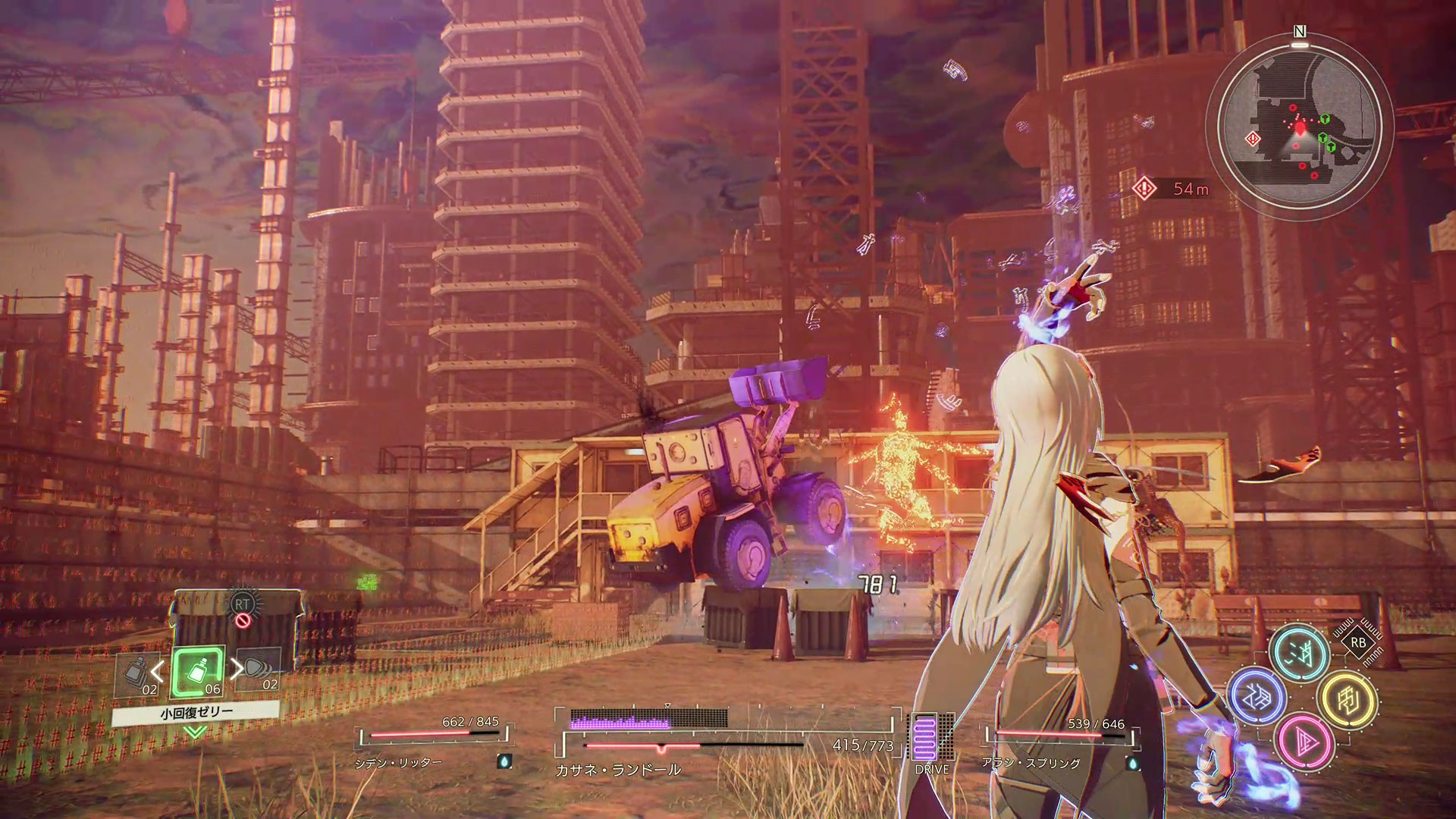Choose the grey bottle item with count 02
The height and width of the screenshot is (819, 1456).
[x=136, y=674]
